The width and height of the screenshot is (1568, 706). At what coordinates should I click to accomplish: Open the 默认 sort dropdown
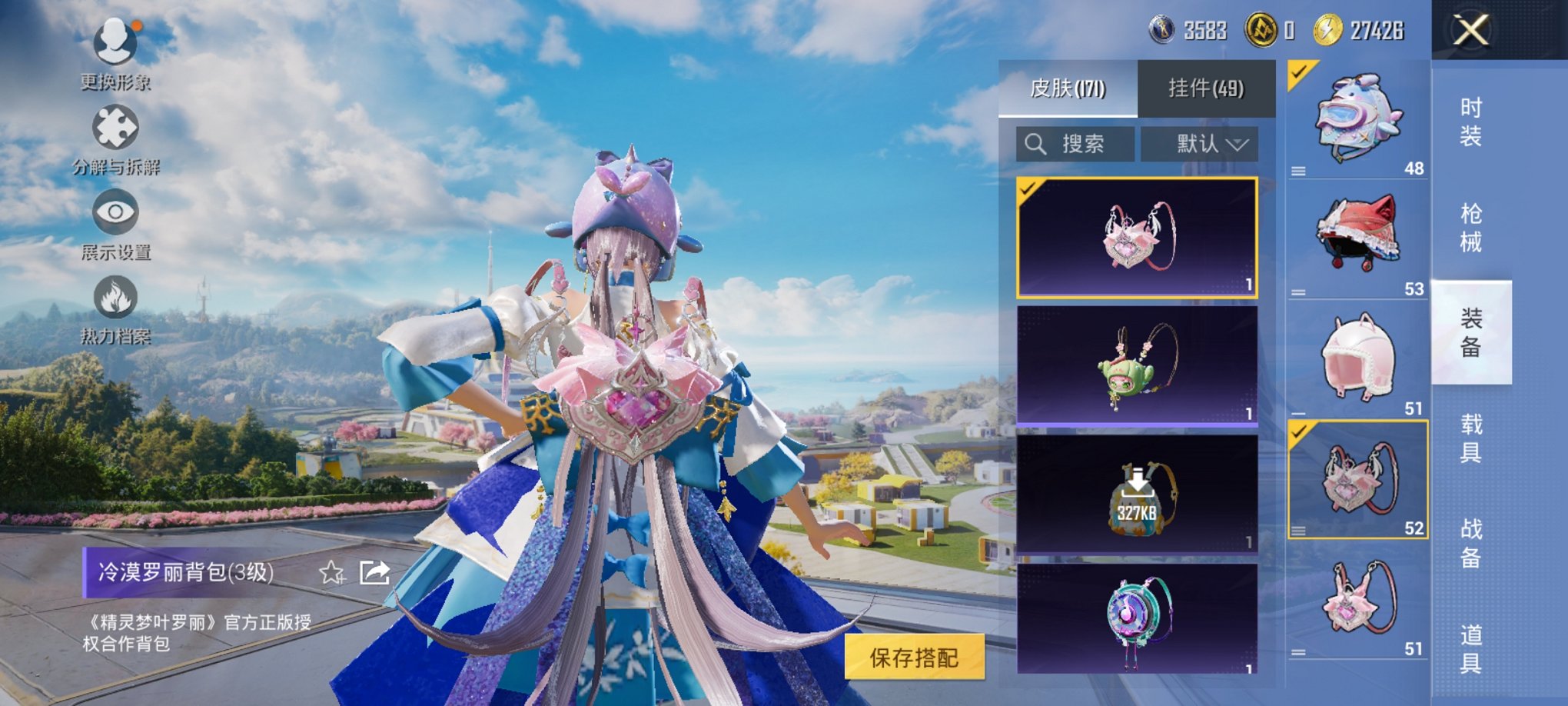click(x=1201, y=144)
